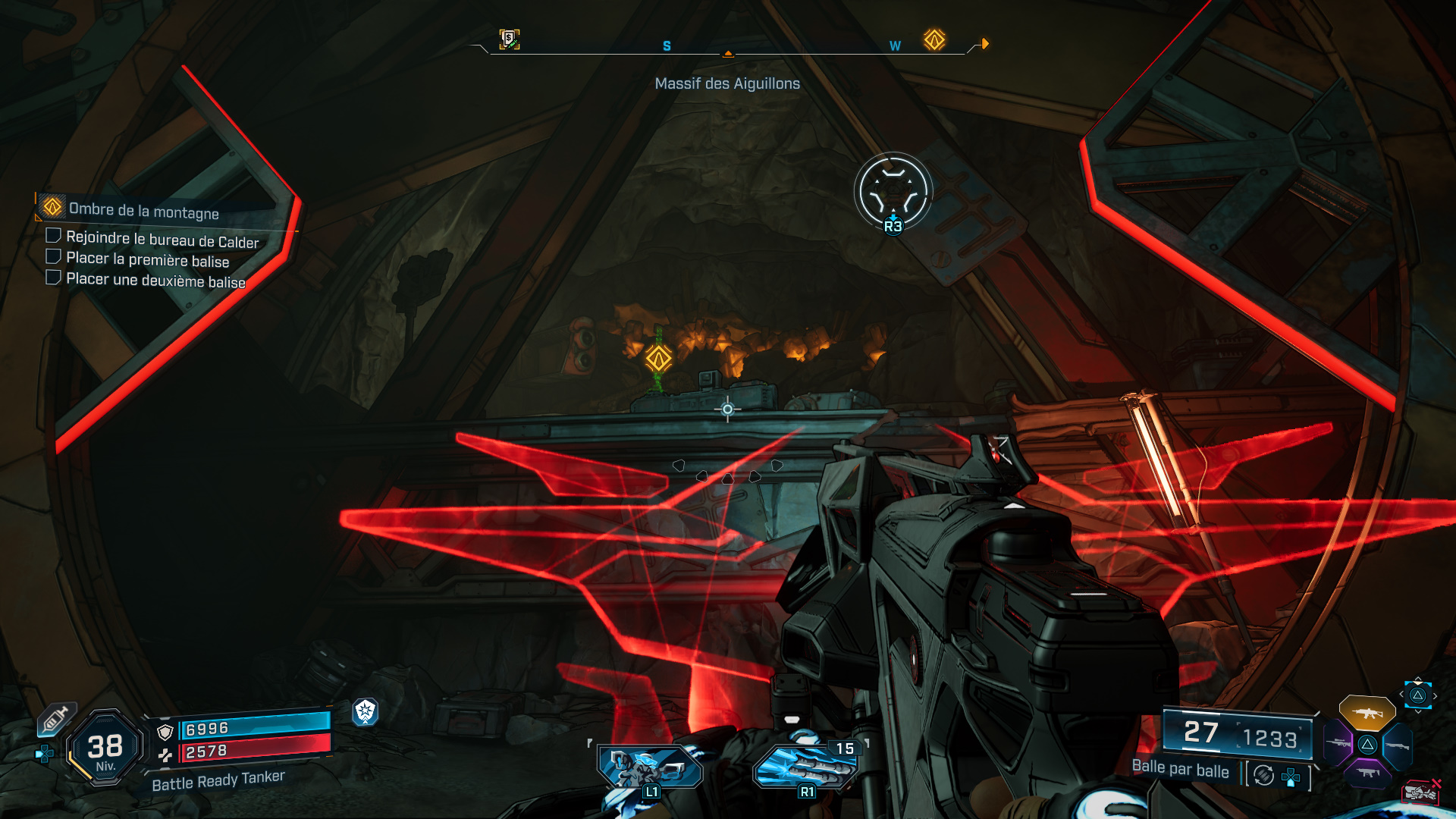Activate the left action skill icon
The height and width of the screenshot is (819, 1456).
click(650, 767)
